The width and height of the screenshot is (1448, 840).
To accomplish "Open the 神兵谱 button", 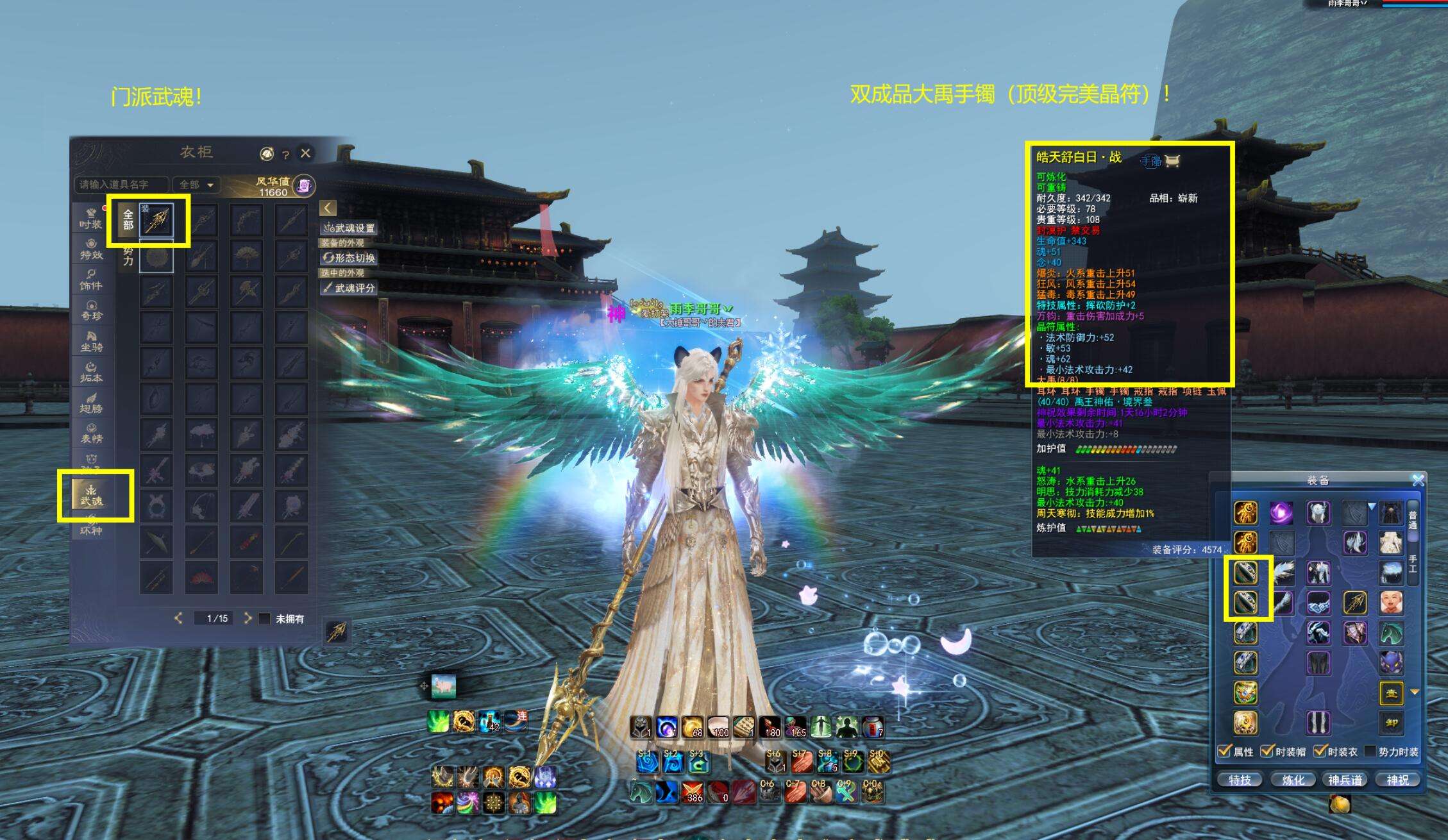I will coord(1345,780).
